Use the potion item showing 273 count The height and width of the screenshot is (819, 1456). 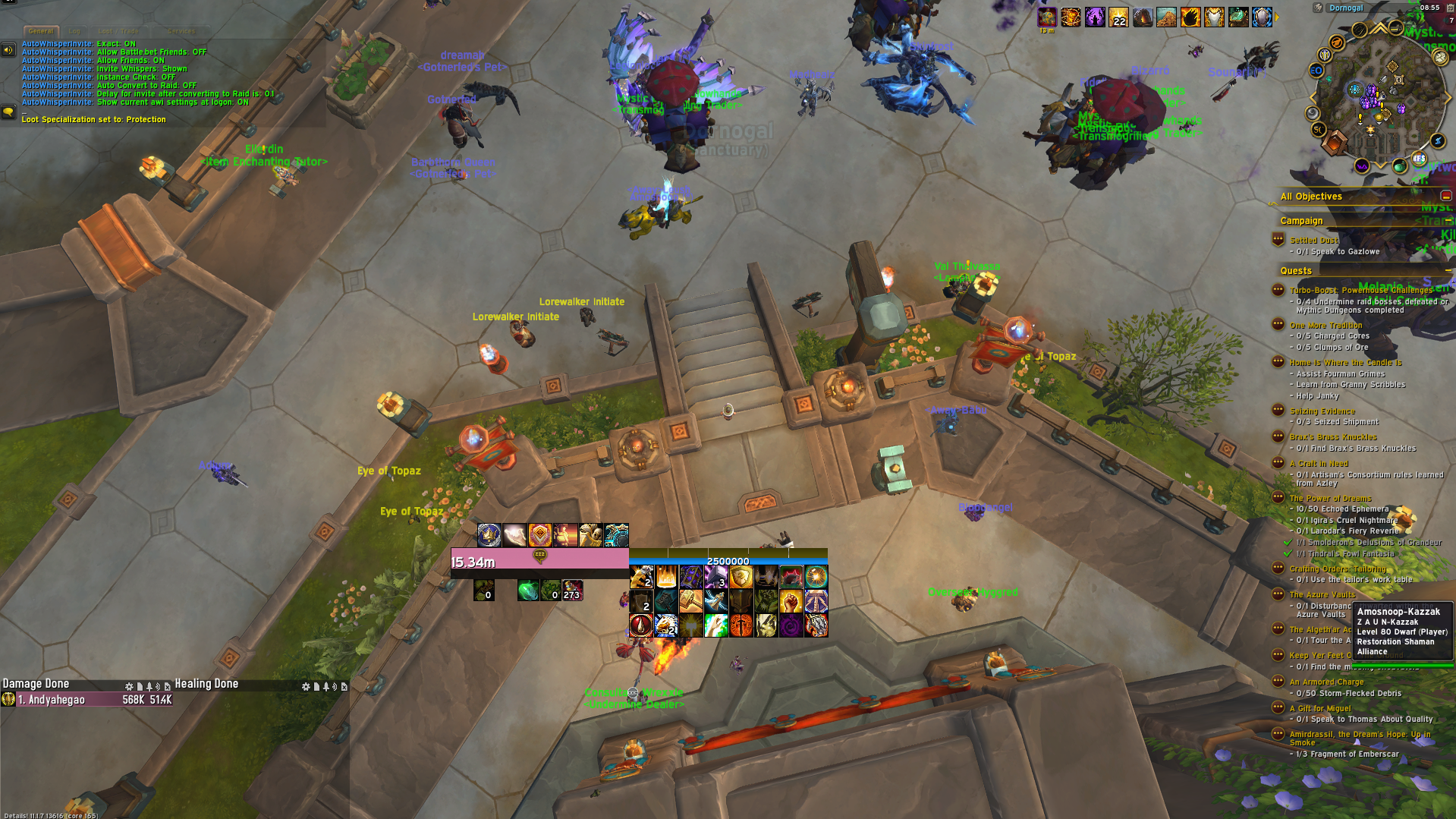click(572, 590)
